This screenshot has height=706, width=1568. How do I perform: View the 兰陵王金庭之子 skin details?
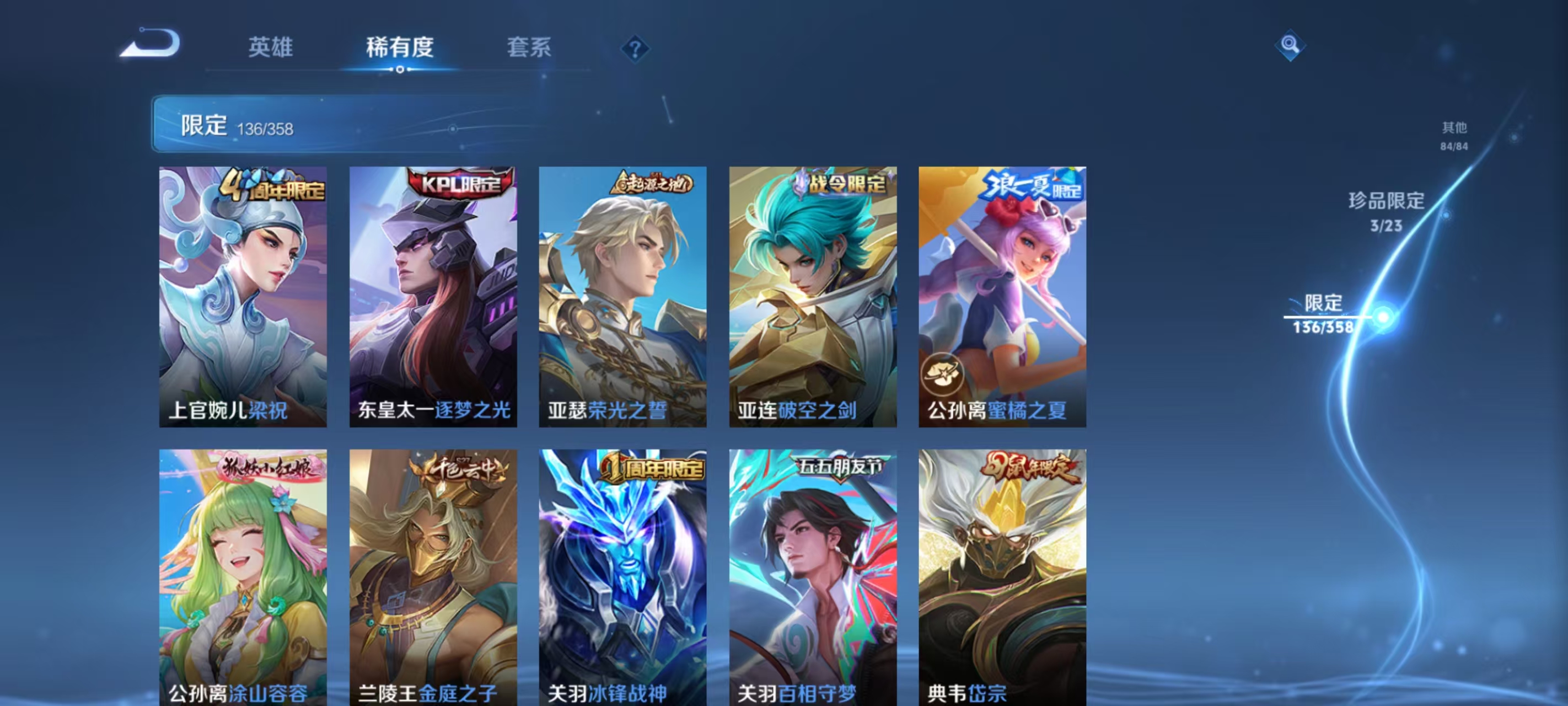pyautogui.click(x=433, y=579)
